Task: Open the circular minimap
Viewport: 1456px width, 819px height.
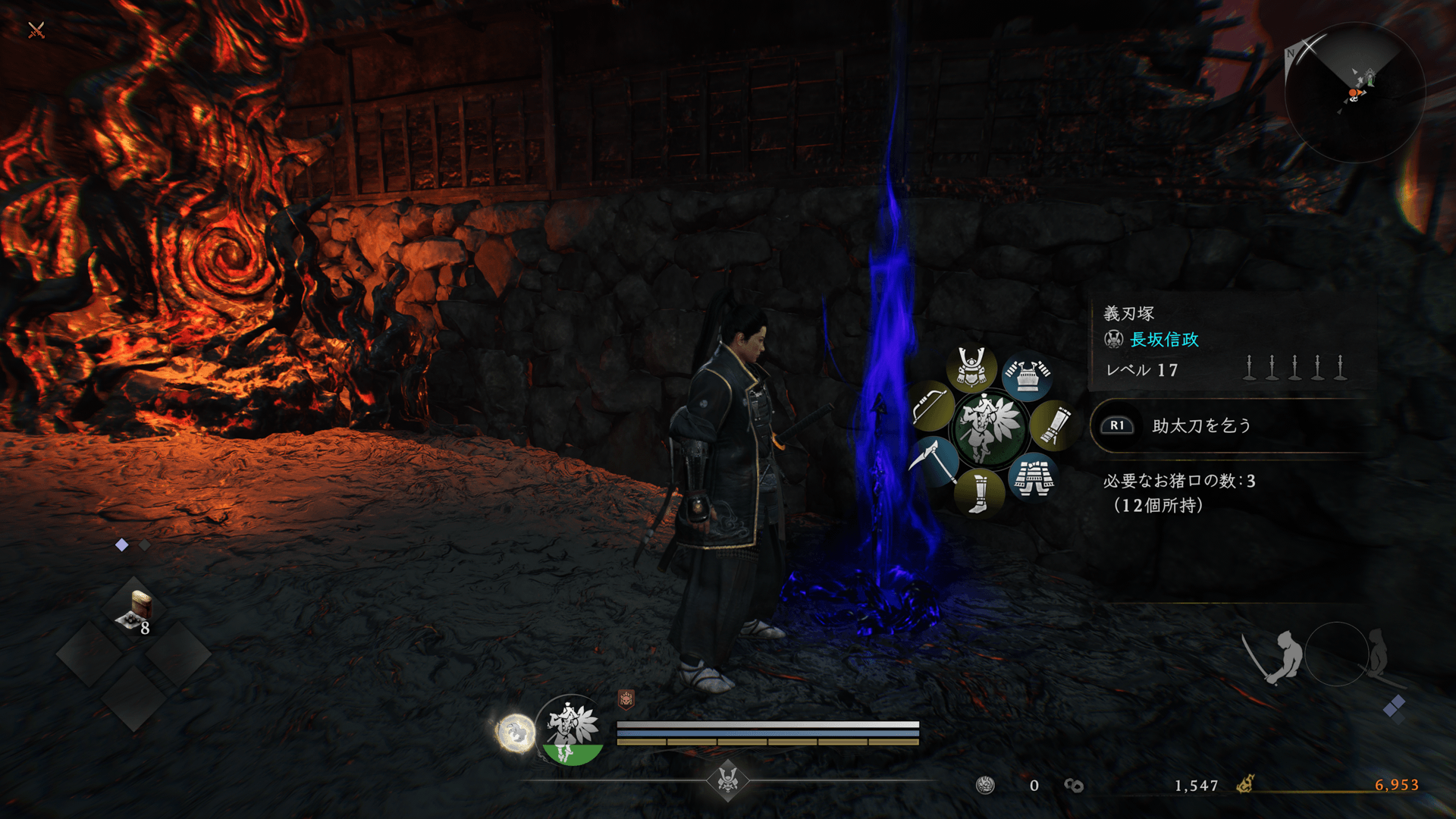Action: point(1354,93)
